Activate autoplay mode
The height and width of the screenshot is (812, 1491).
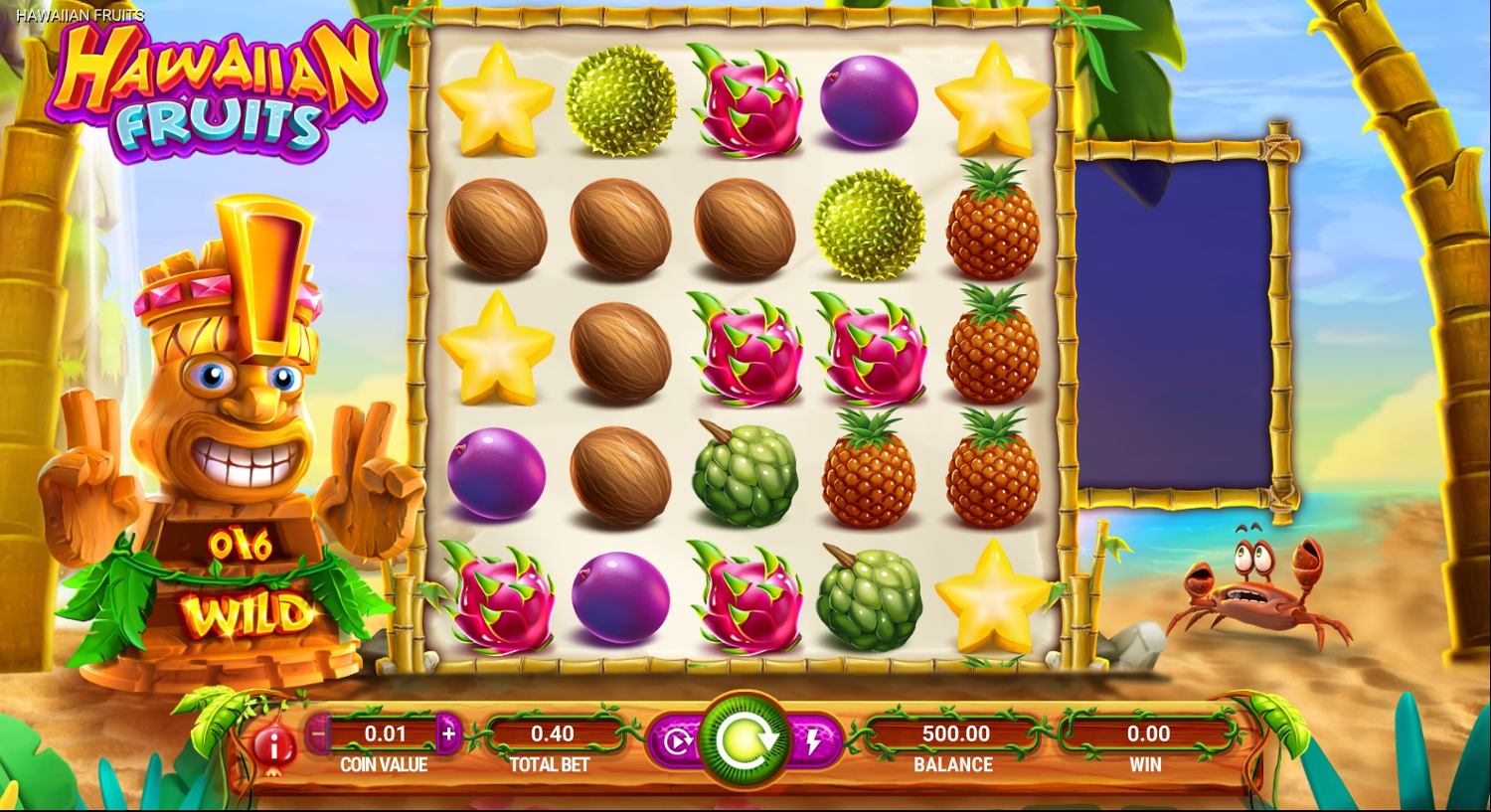tap(675, 741)
